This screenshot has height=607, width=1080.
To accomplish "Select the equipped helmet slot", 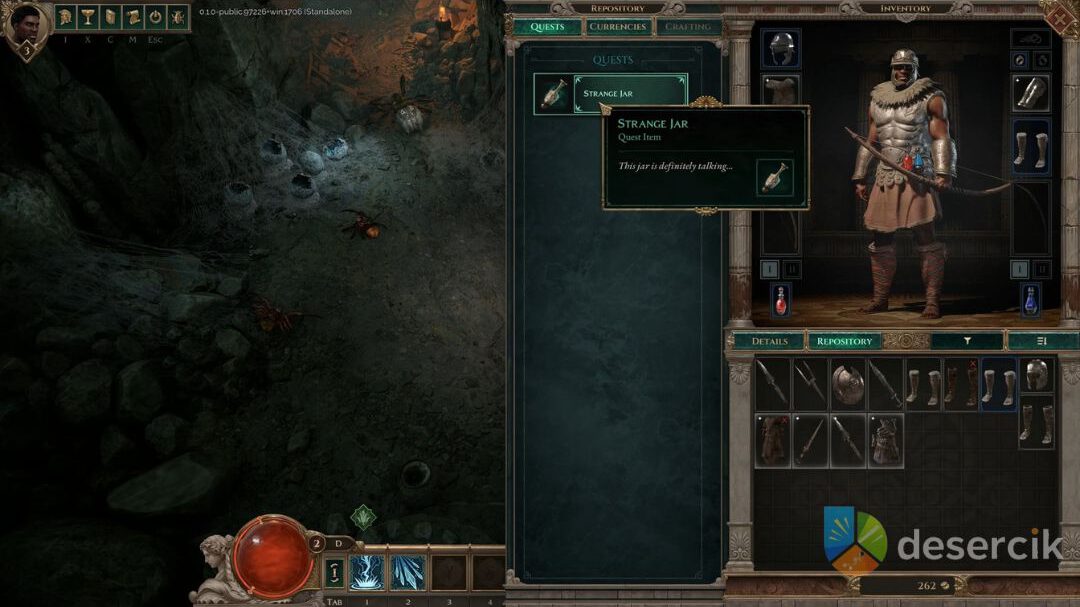I will [780, 48].
